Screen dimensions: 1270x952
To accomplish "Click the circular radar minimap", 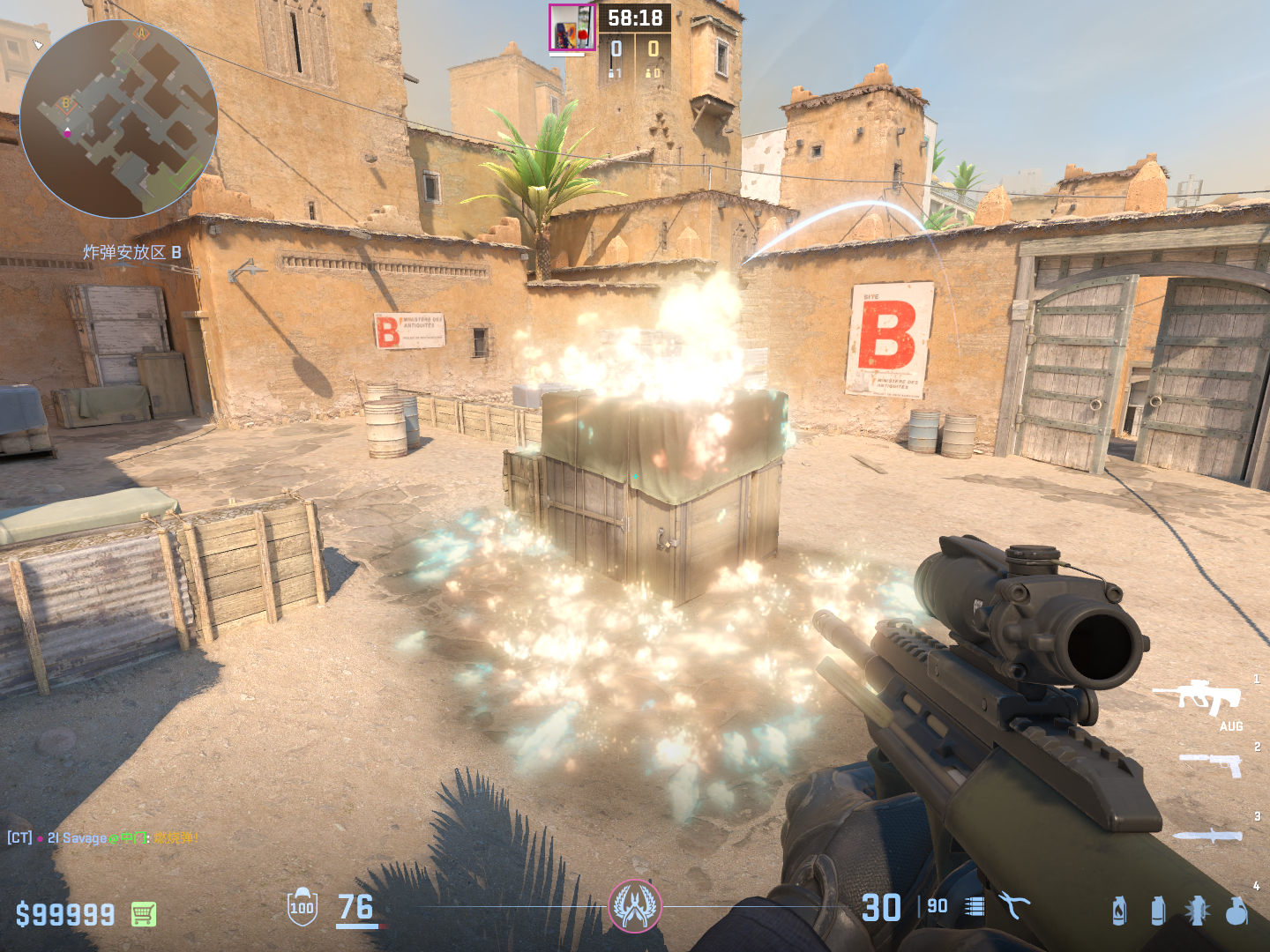I will (x=118, y=119).
